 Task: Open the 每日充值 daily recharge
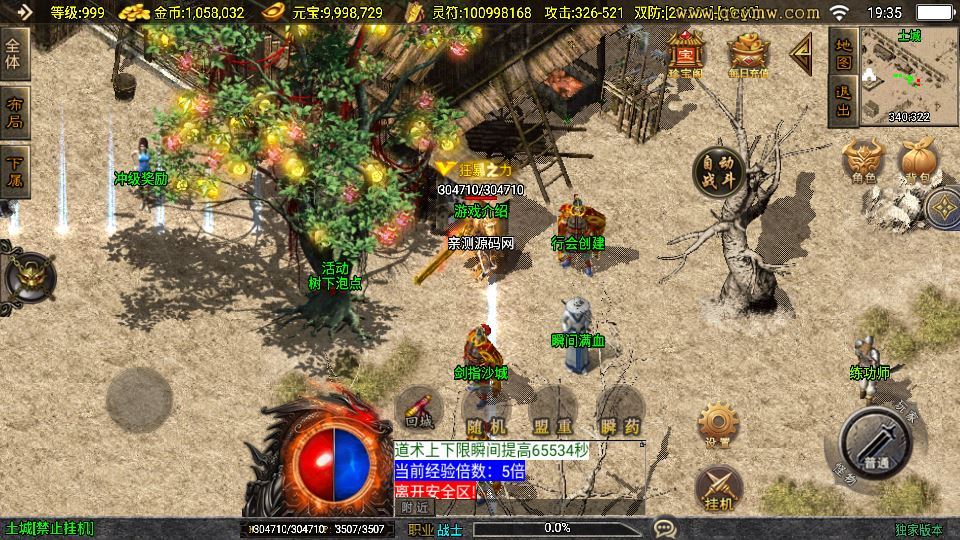click(748, 53)
